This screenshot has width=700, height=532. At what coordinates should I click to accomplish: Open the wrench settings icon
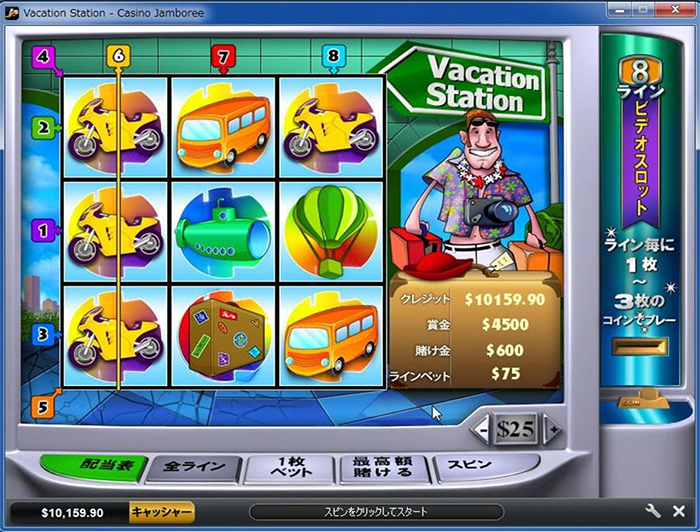(x=654, y=511)
